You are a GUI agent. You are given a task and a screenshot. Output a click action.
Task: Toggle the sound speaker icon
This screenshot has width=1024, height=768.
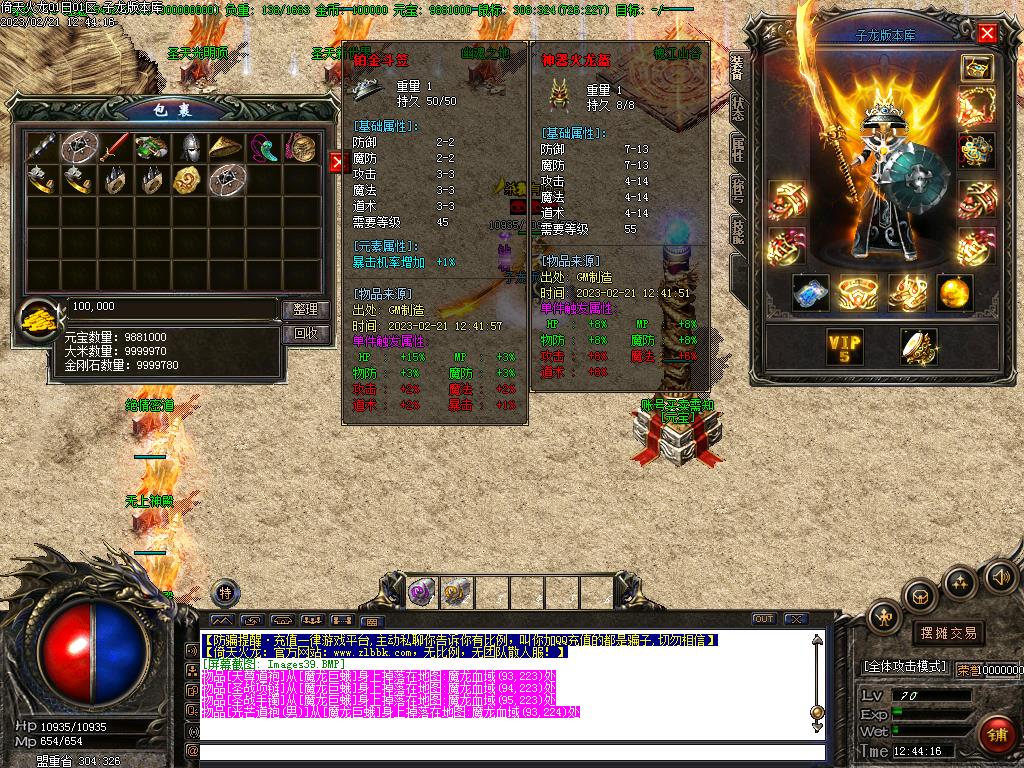(1001, 576)
